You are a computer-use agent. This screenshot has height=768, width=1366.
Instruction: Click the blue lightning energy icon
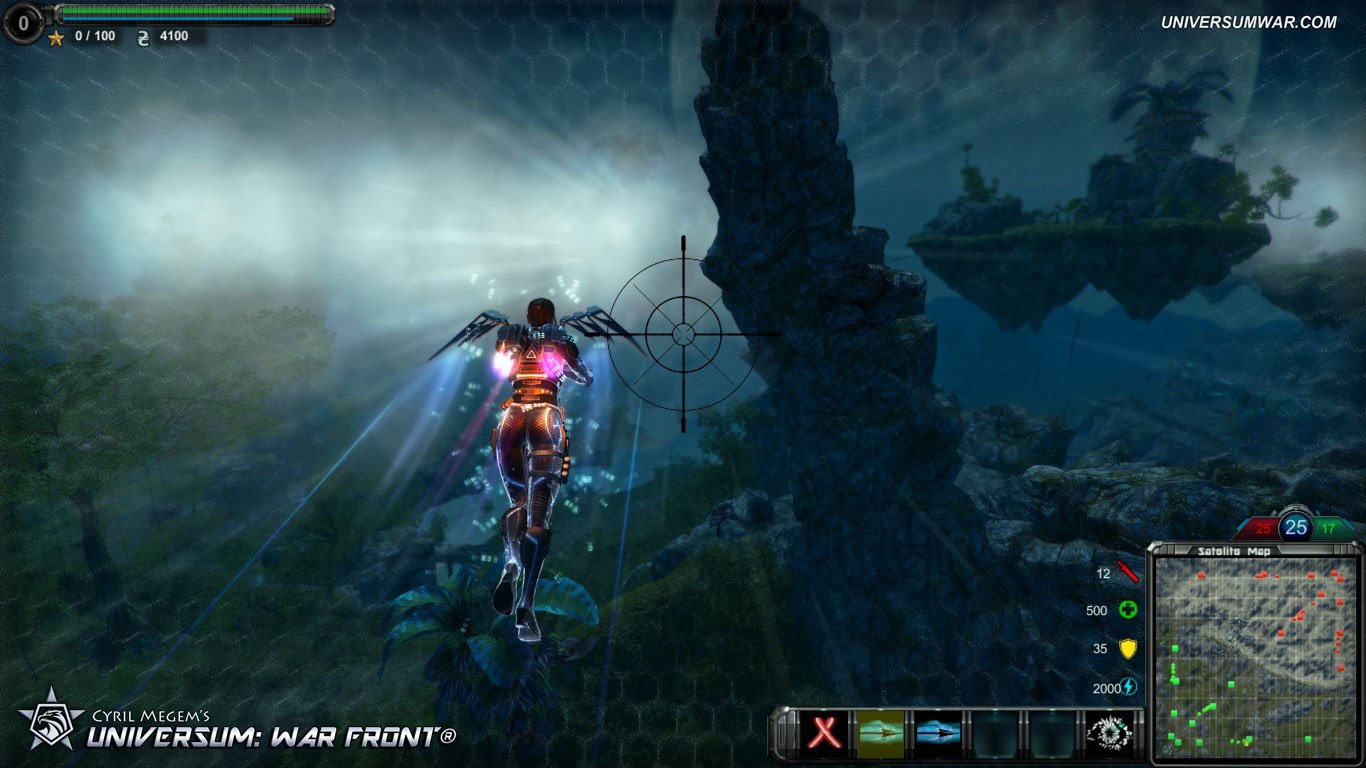(x=1128, y=686)
